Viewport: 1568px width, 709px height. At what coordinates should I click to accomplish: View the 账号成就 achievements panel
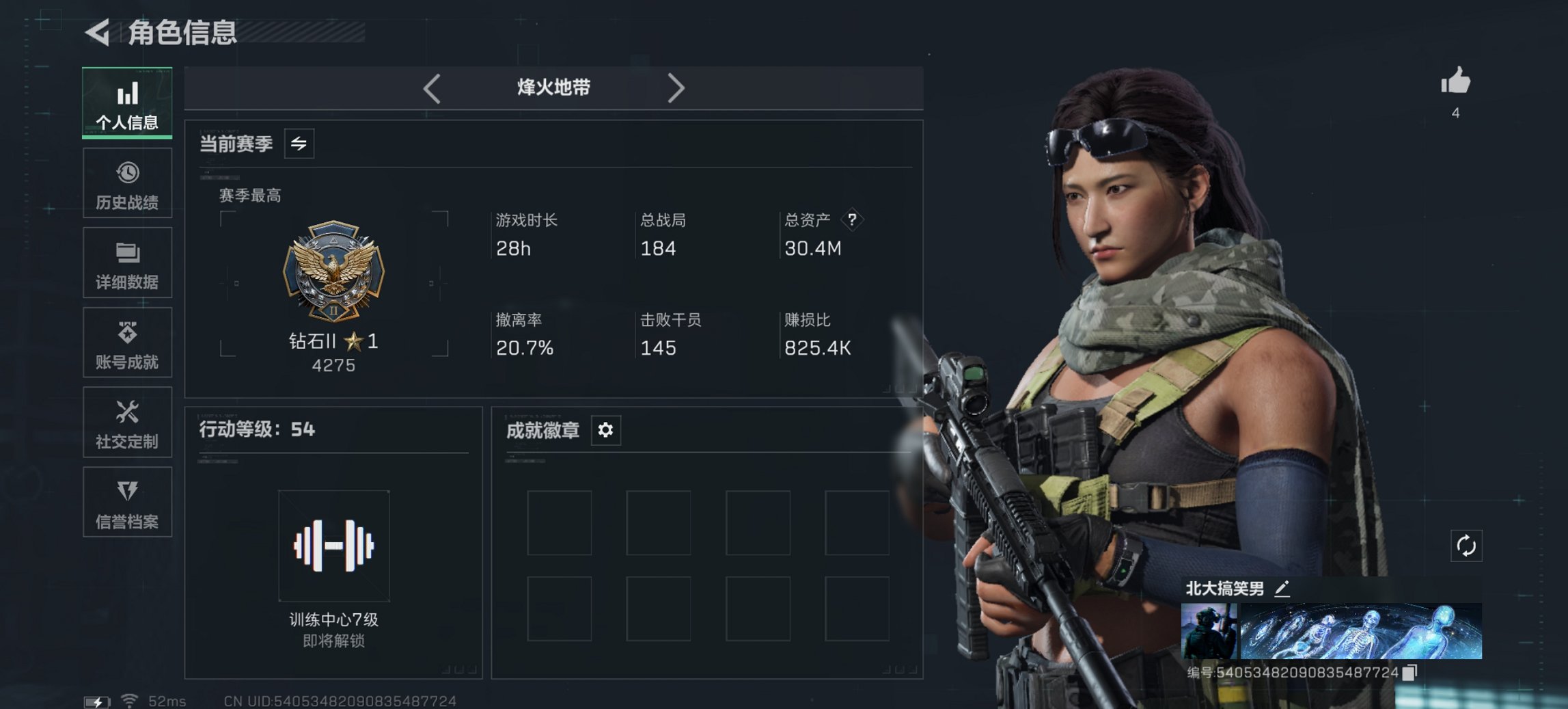tap(127, 343)
